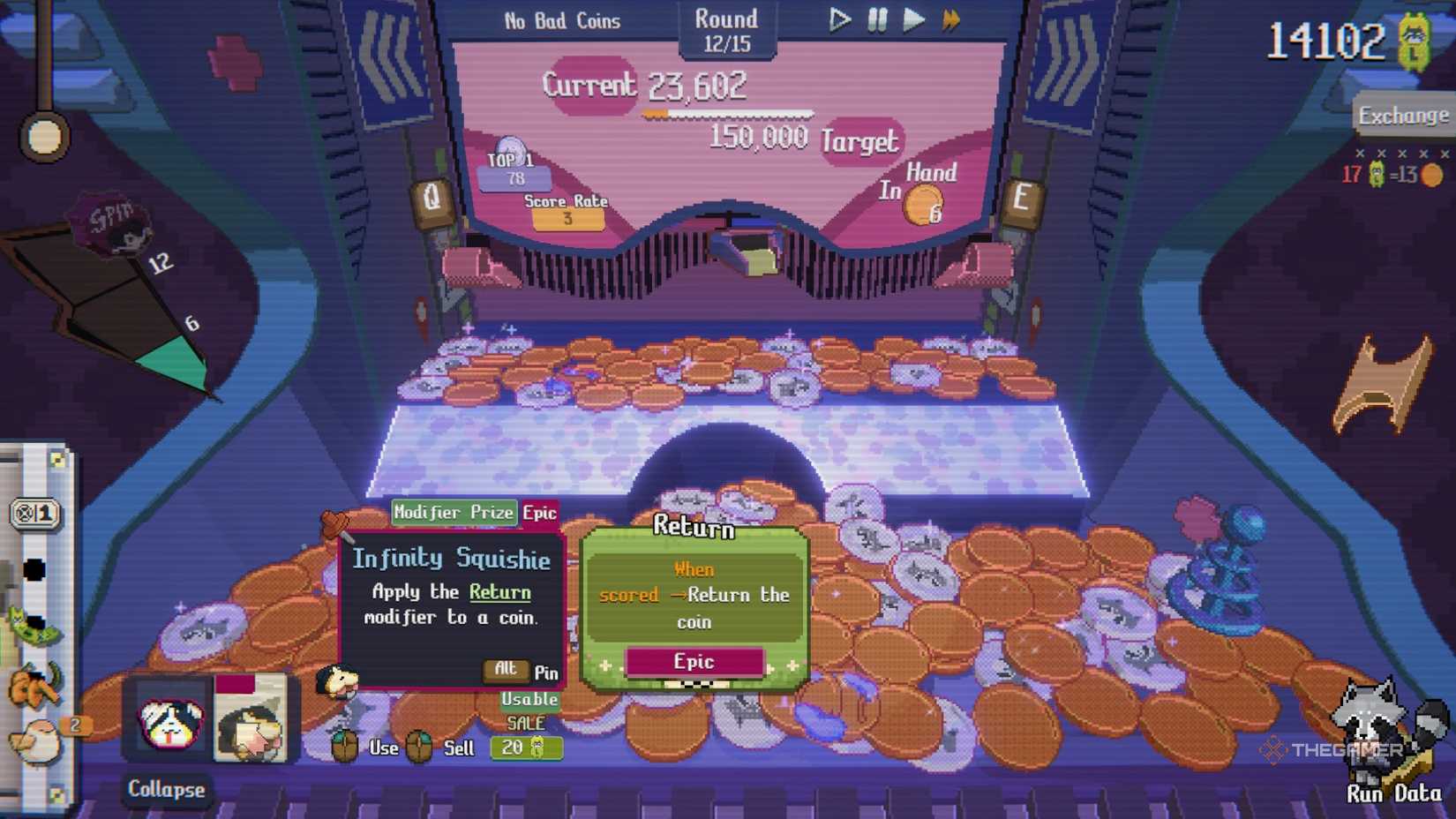Pause the round with the pause icon

coord(874,19)
